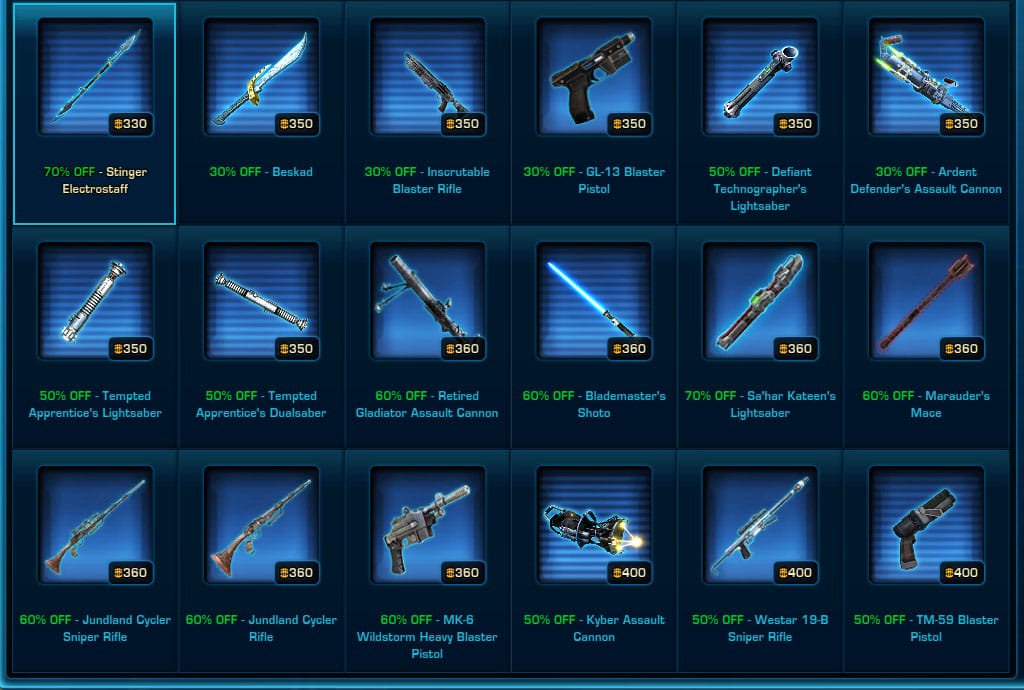Choose Tempted Apprentice's Lightsaber

coord(95,302)
